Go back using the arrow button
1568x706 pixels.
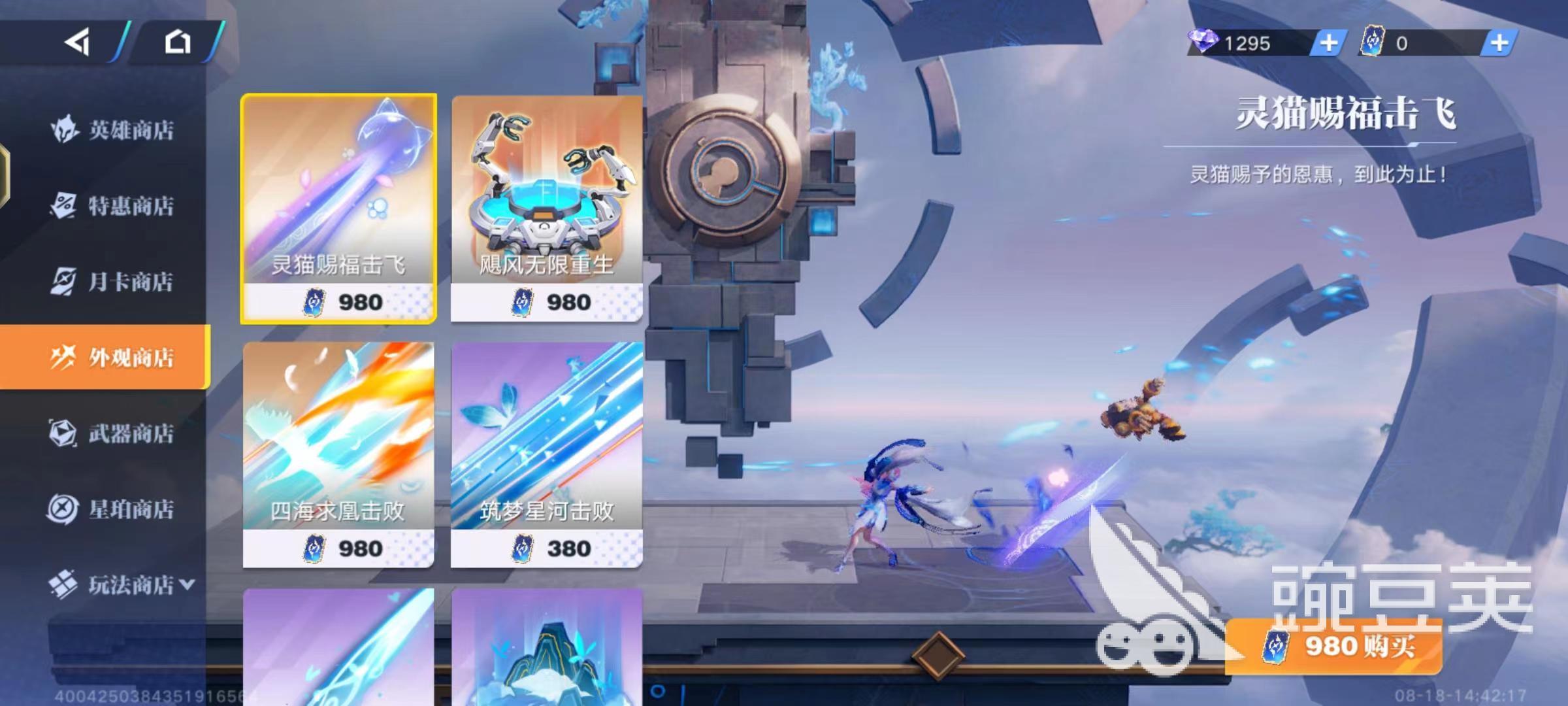pyautogui.click(x=77, y=43)
